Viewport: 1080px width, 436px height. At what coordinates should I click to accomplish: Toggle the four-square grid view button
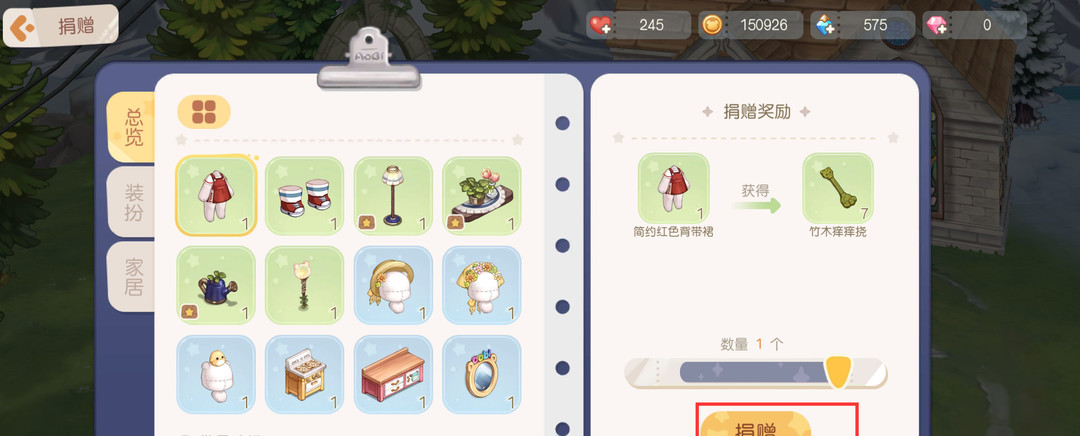tap(204, 112)
